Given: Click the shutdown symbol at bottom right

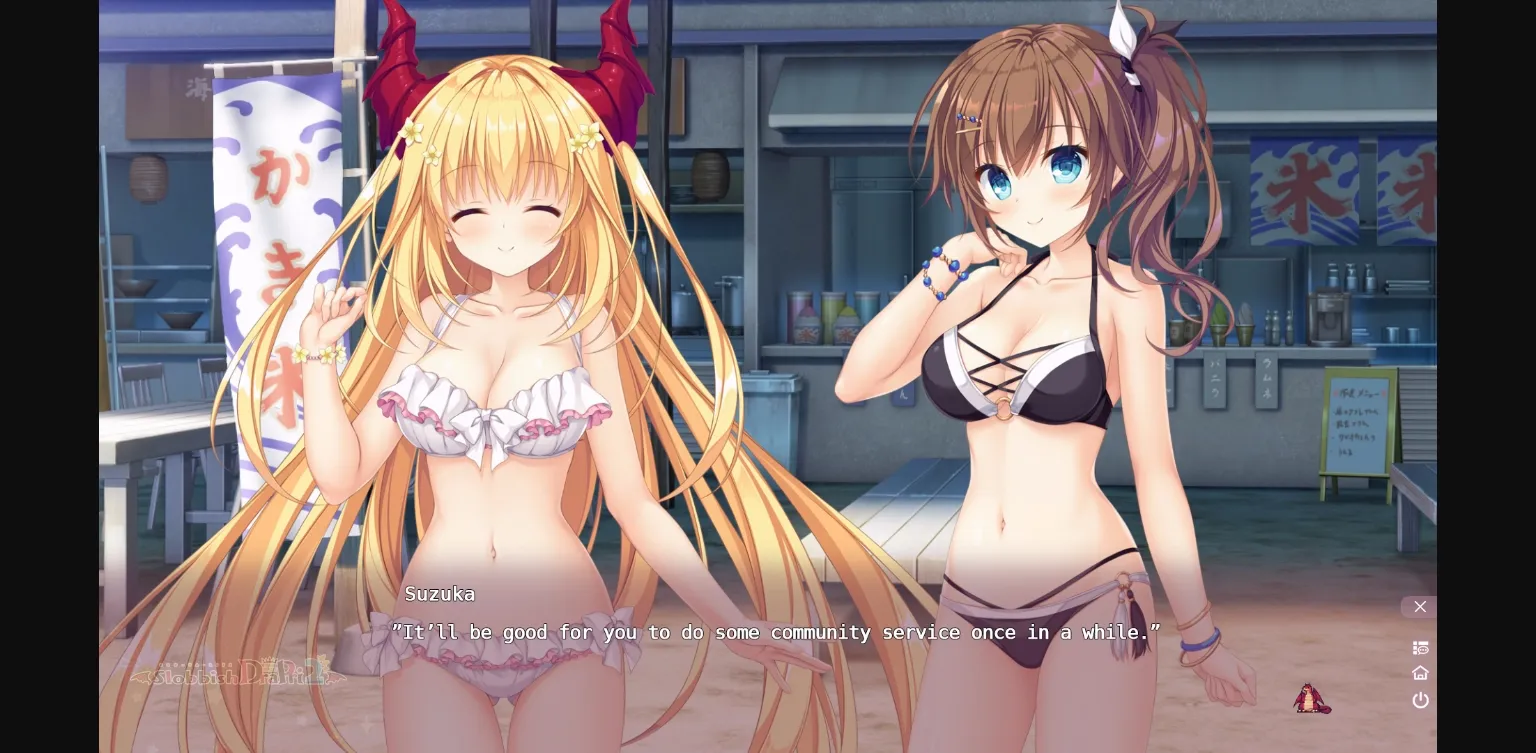Looking at the screenshot, I should (1420, 700).
